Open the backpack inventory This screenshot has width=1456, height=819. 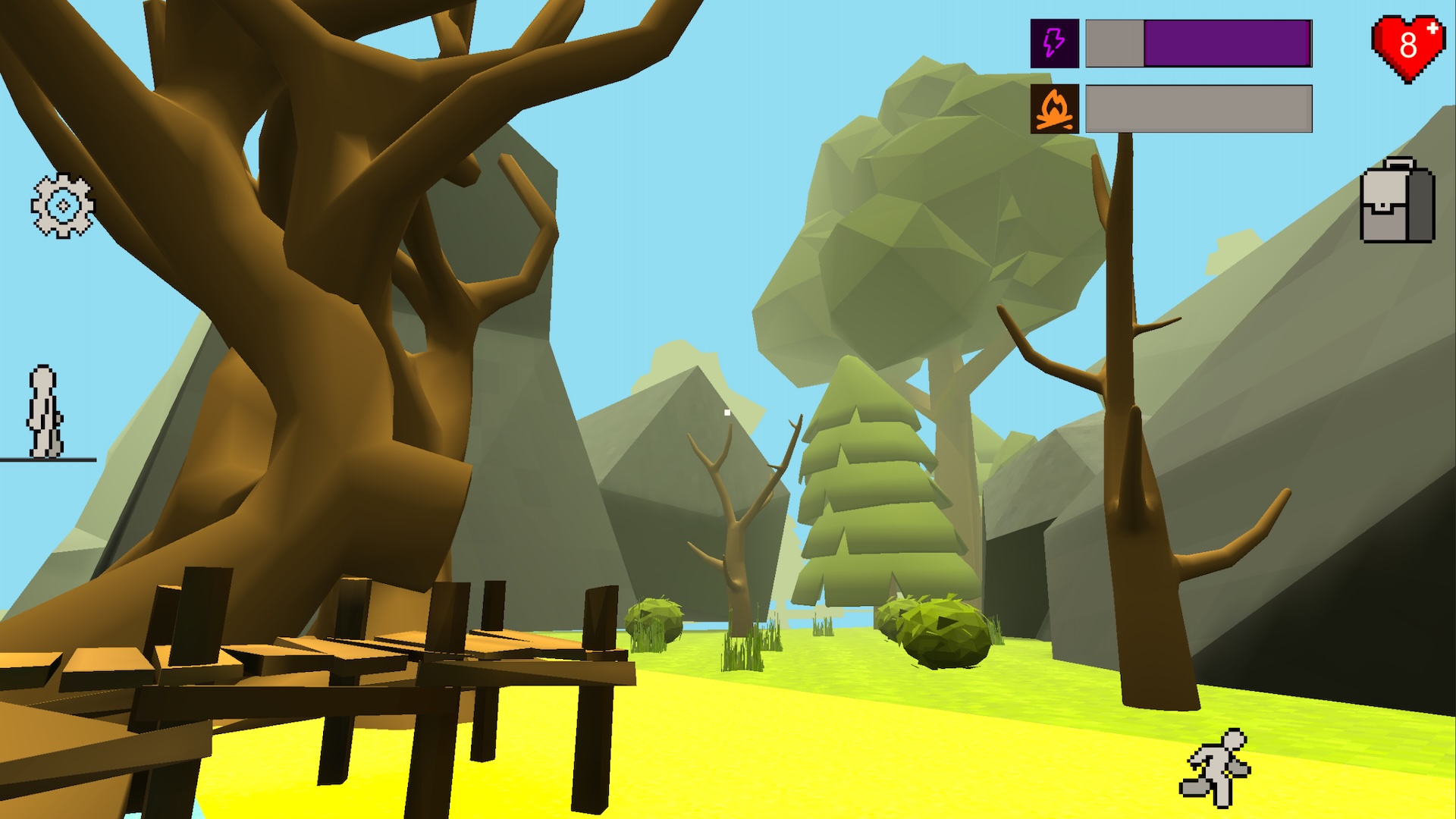1398,205
